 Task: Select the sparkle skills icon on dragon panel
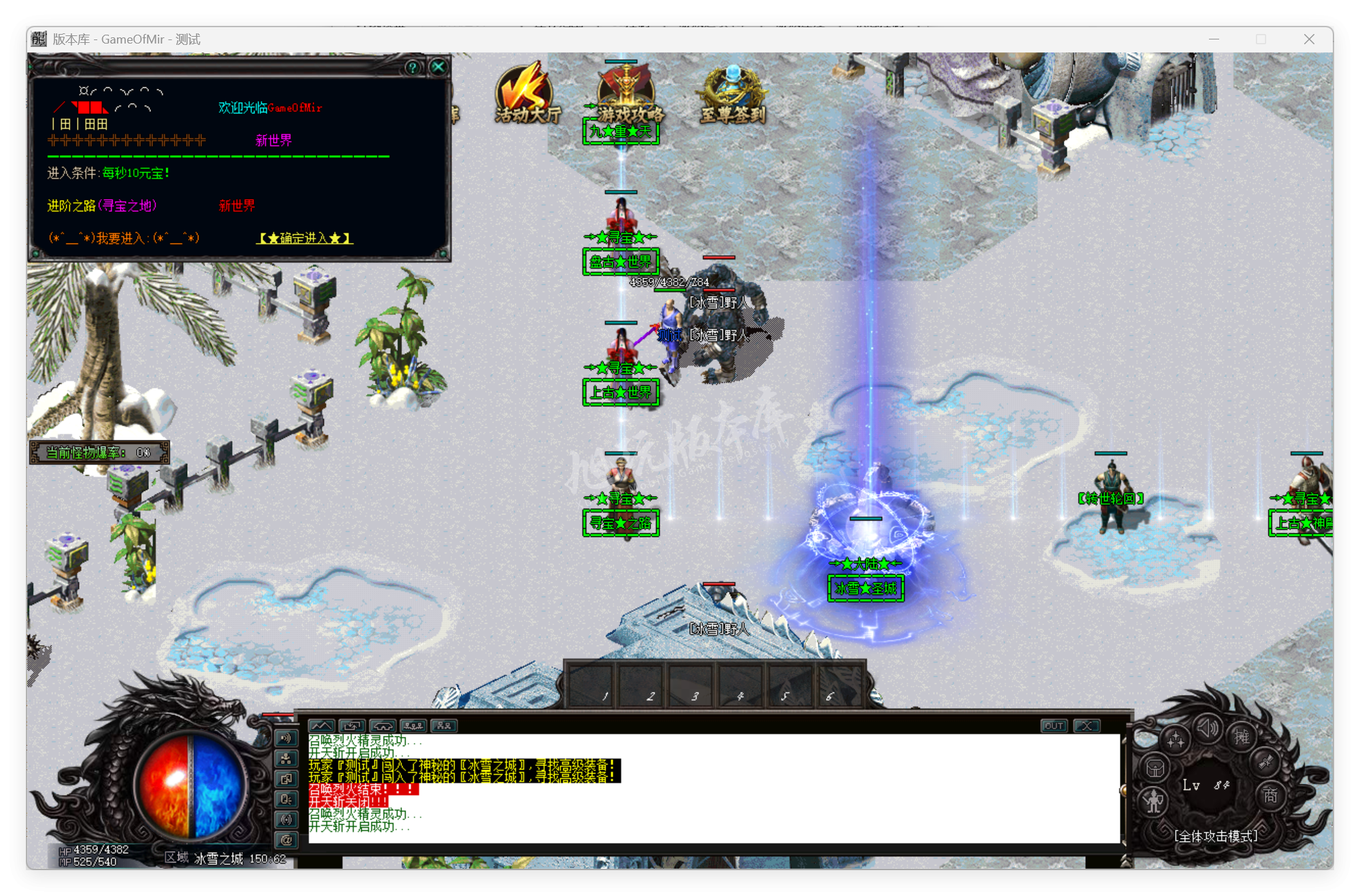1175,739
